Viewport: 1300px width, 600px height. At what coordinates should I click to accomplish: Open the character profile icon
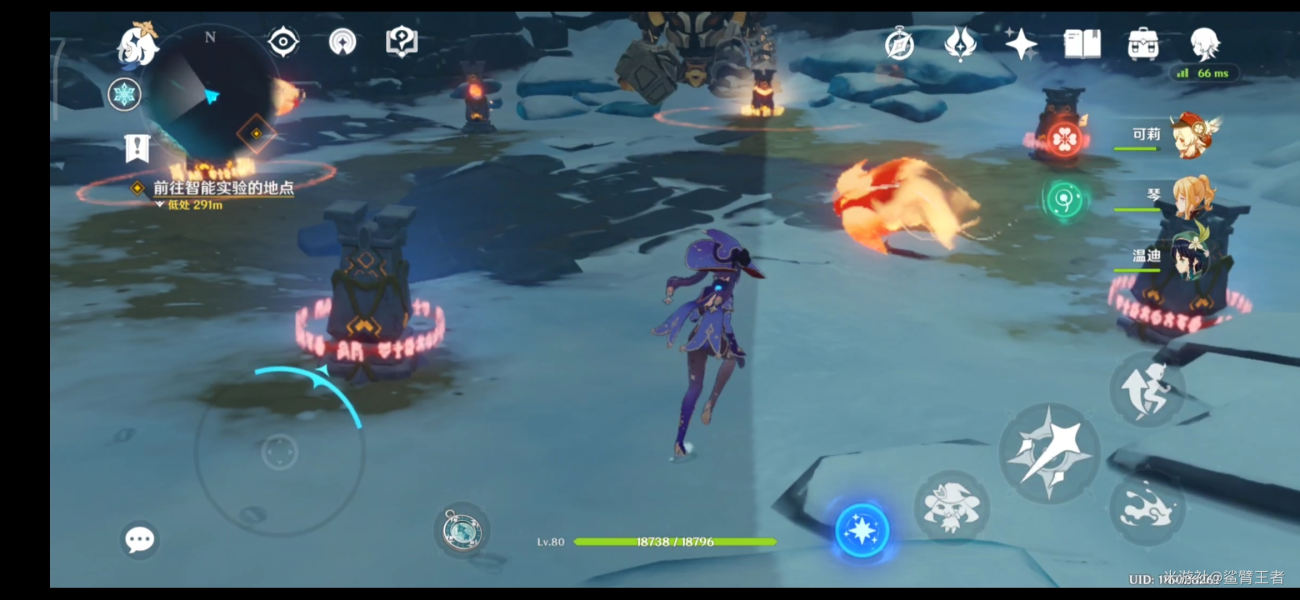tap(1204, 44)
